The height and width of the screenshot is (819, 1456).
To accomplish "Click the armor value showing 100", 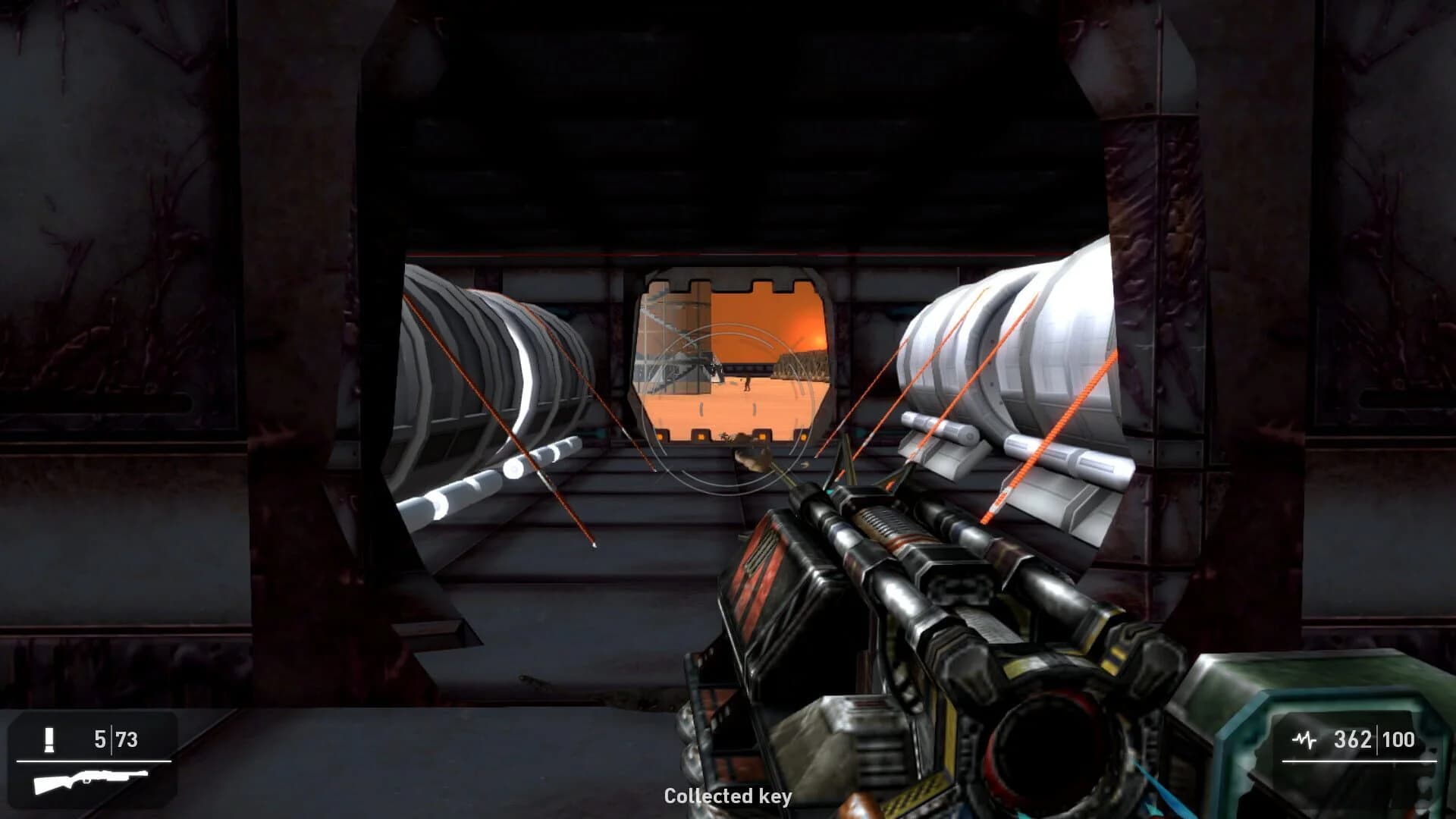I will [x=1401, y=736].
